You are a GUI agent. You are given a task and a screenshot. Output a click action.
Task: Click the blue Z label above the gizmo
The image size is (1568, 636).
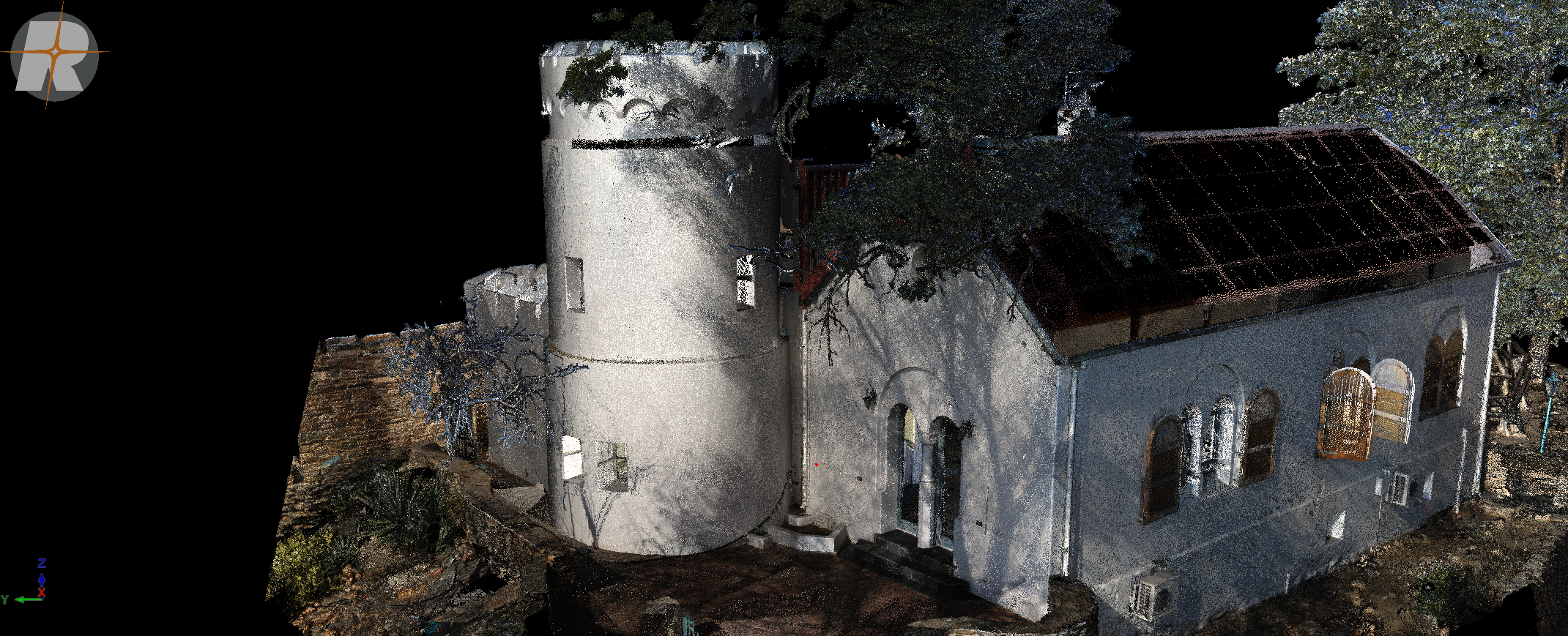(42, 562)
